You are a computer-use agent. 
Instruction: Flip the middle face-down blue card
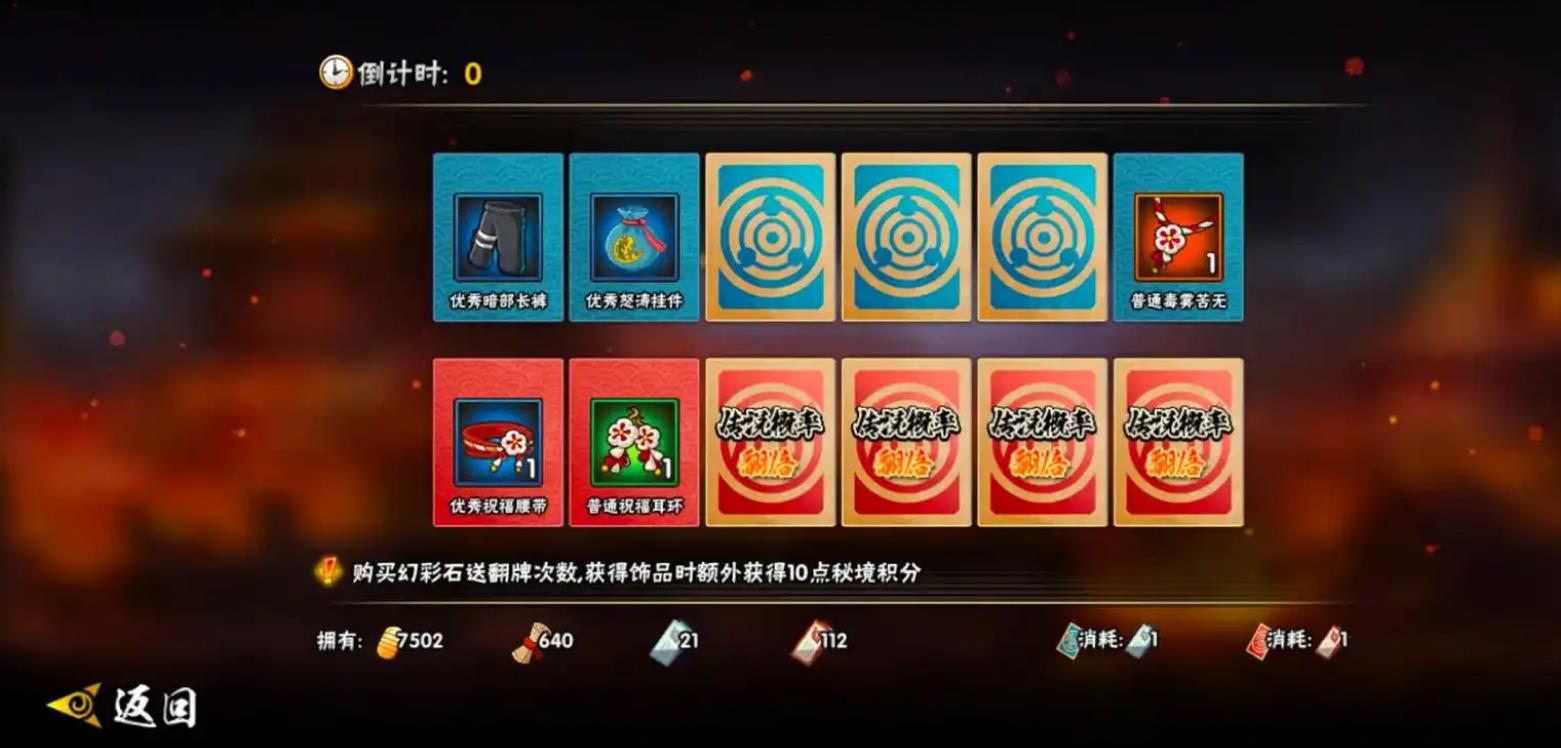tap(906, 239)
